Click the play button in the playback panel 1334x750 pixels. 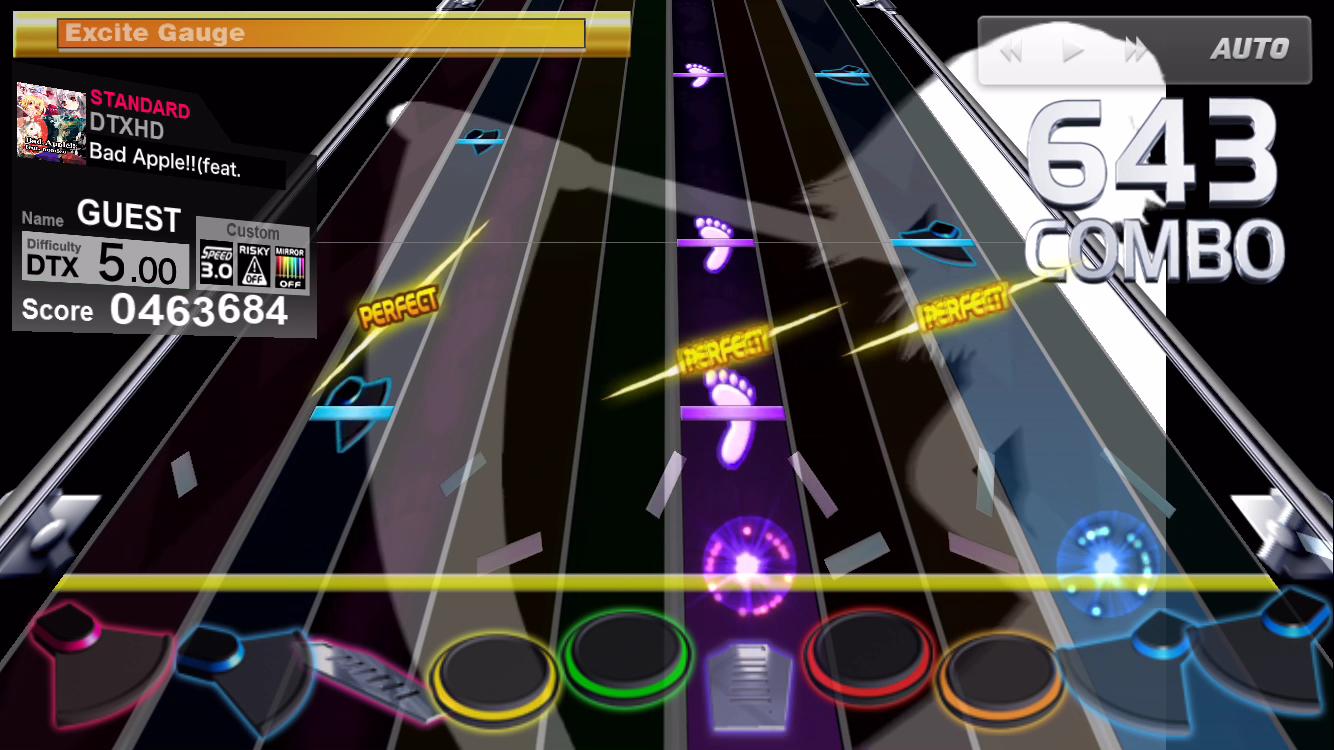(x=1073, y=50)
